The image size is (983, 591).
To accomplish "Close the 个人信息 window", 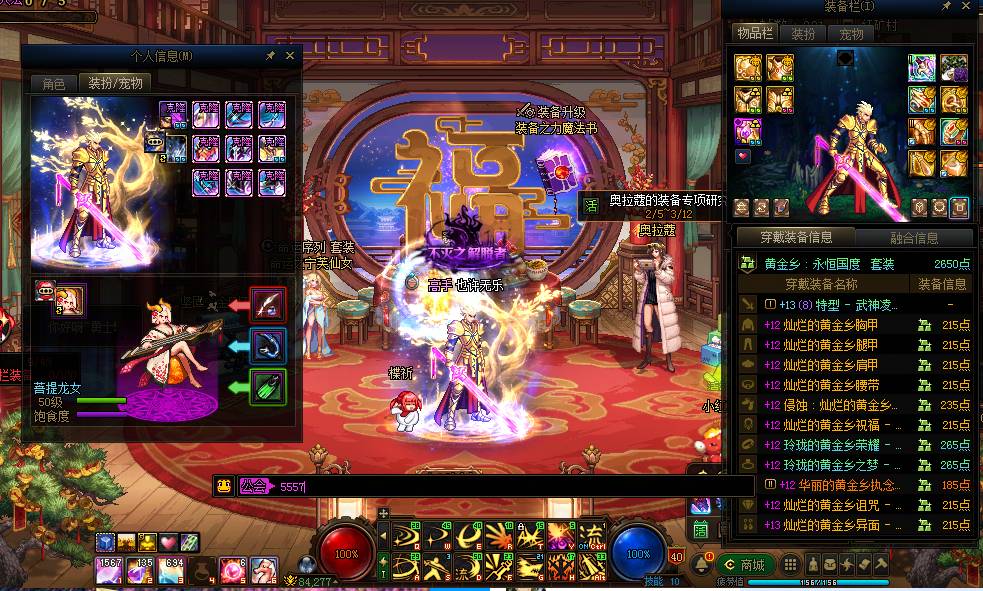I will pos(290,56).
